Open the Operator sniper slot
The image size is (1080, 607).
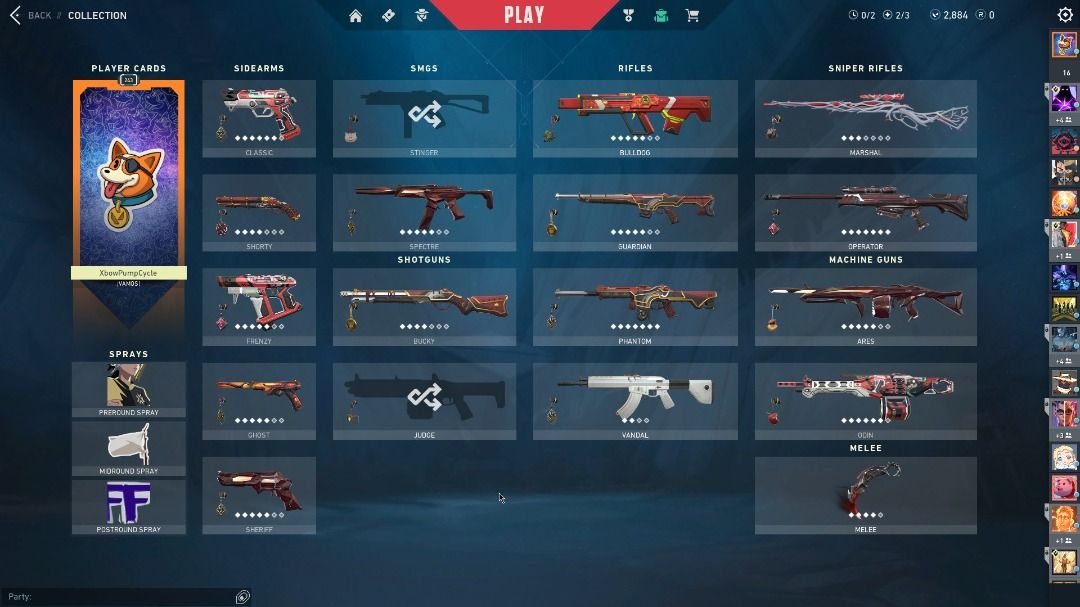click(x=865, y=212)
